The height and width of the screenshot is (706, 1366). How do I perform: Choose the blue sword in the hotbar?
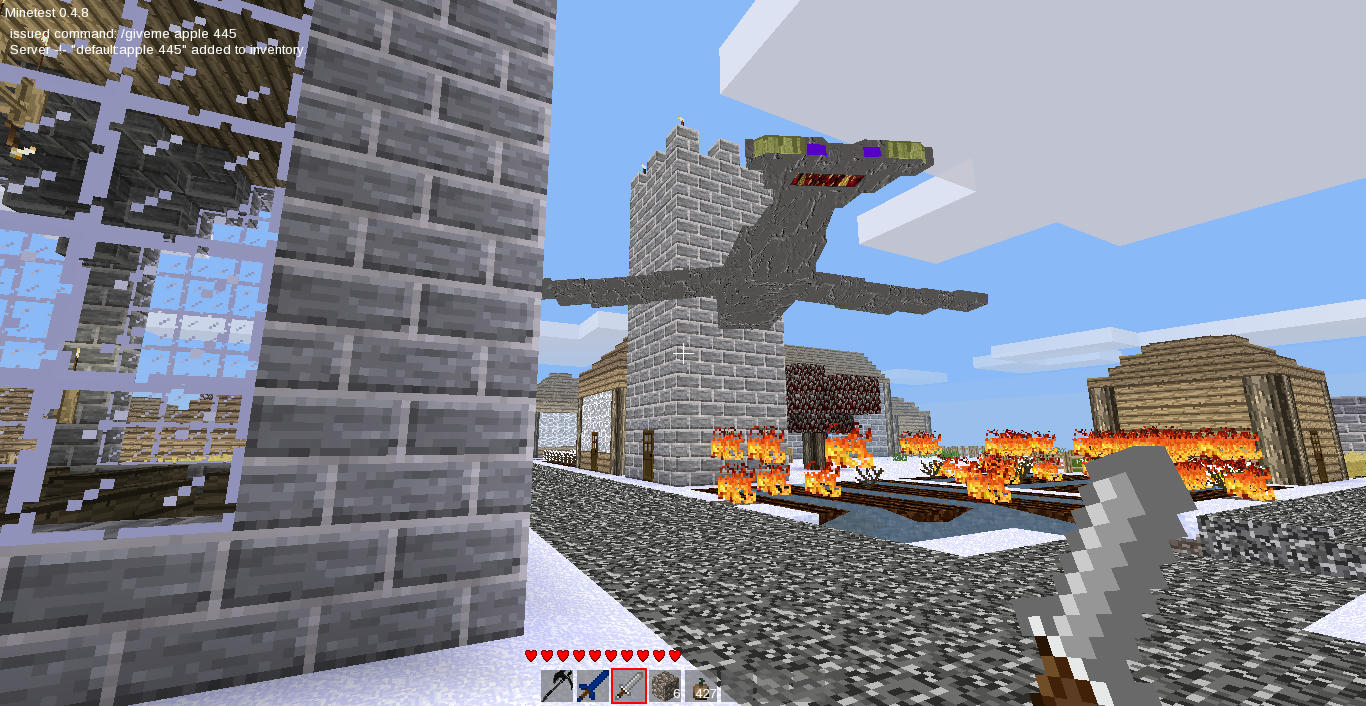click(593, 686)
